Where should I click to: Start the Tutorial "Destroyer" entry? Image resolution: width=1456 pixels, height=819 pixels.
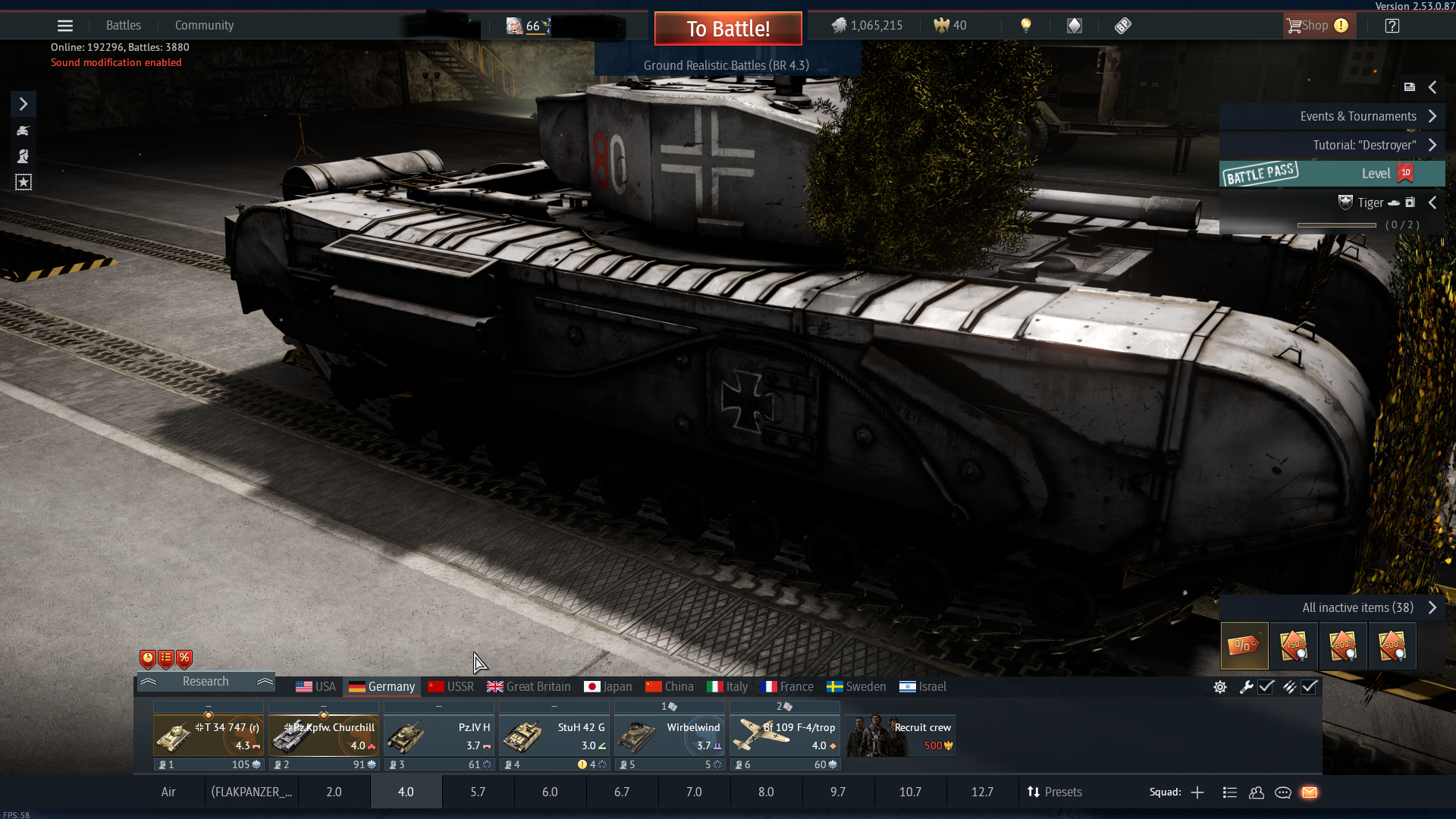pos(1364,145)
